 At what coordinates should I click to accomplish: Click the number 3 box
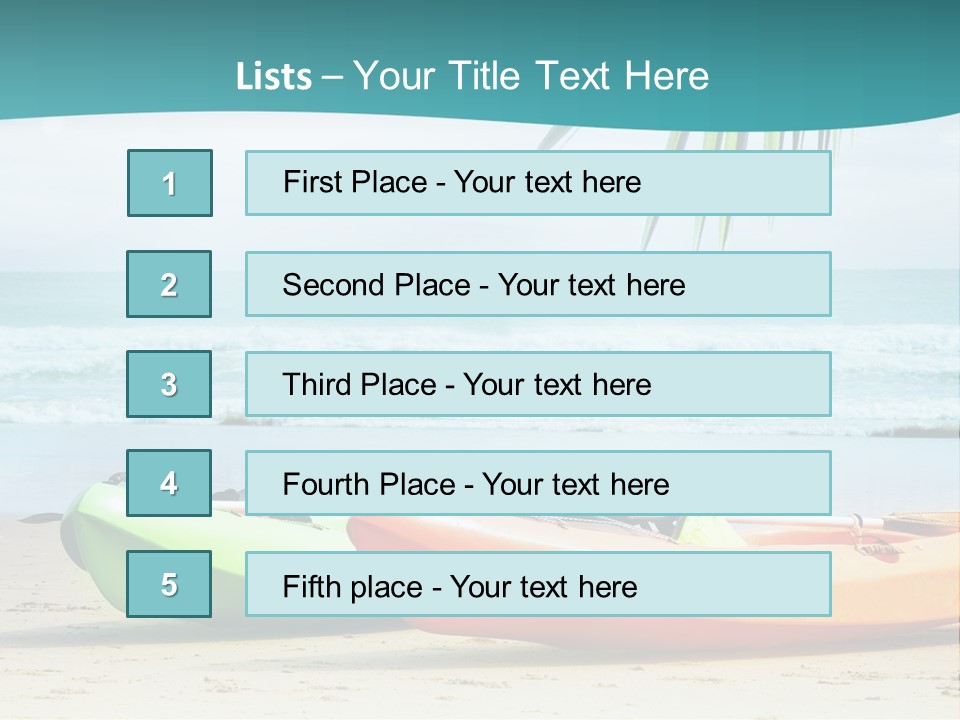pyautogui.click(x=169, y=384)
